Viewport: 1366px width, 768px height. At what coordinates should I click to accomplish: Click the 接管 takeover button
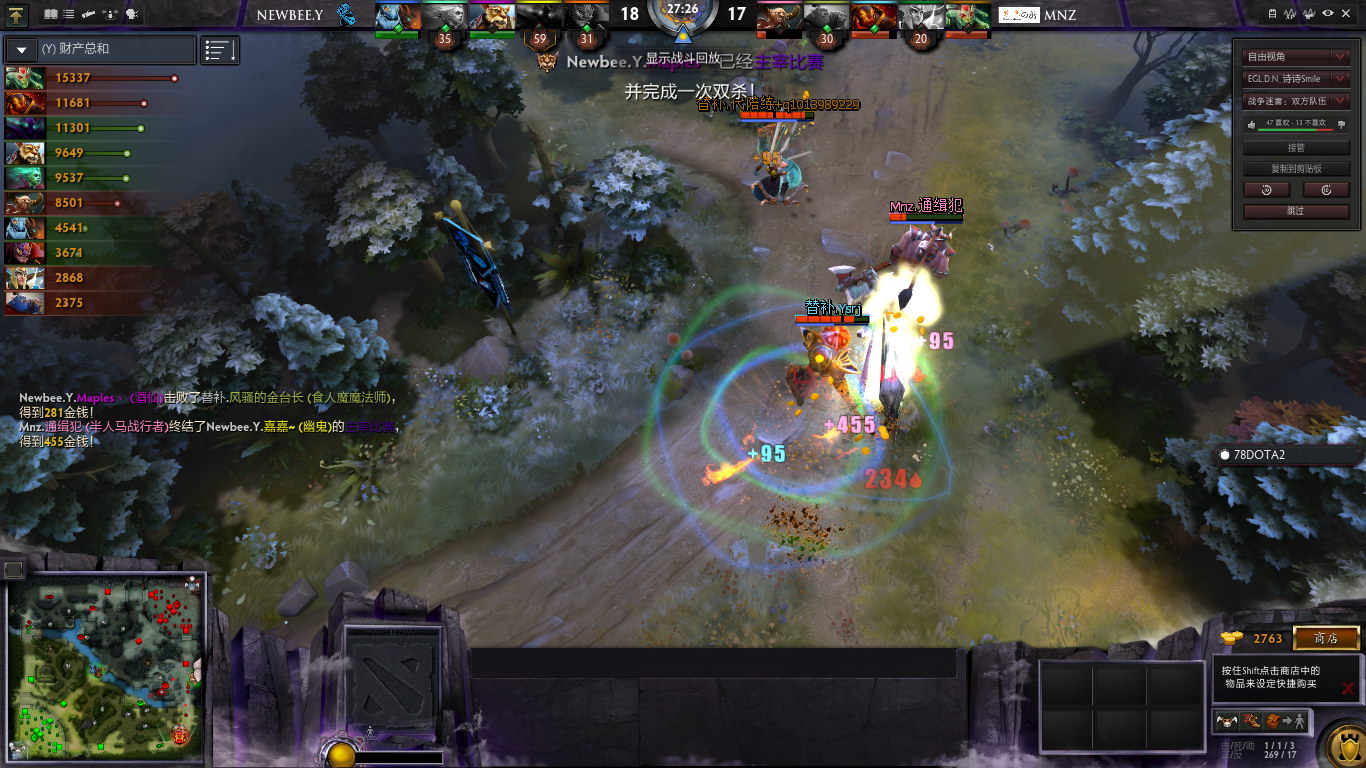(1296, 148)
